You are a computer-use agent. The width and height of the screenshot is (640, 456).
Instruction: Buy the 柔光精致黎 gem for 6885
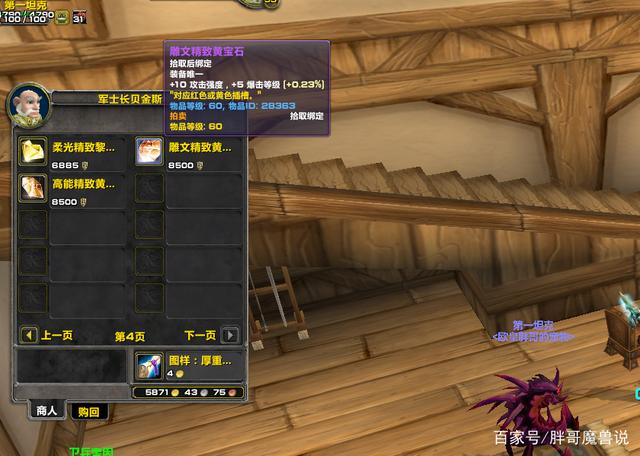pyautogui.click(x=34, y=151)
